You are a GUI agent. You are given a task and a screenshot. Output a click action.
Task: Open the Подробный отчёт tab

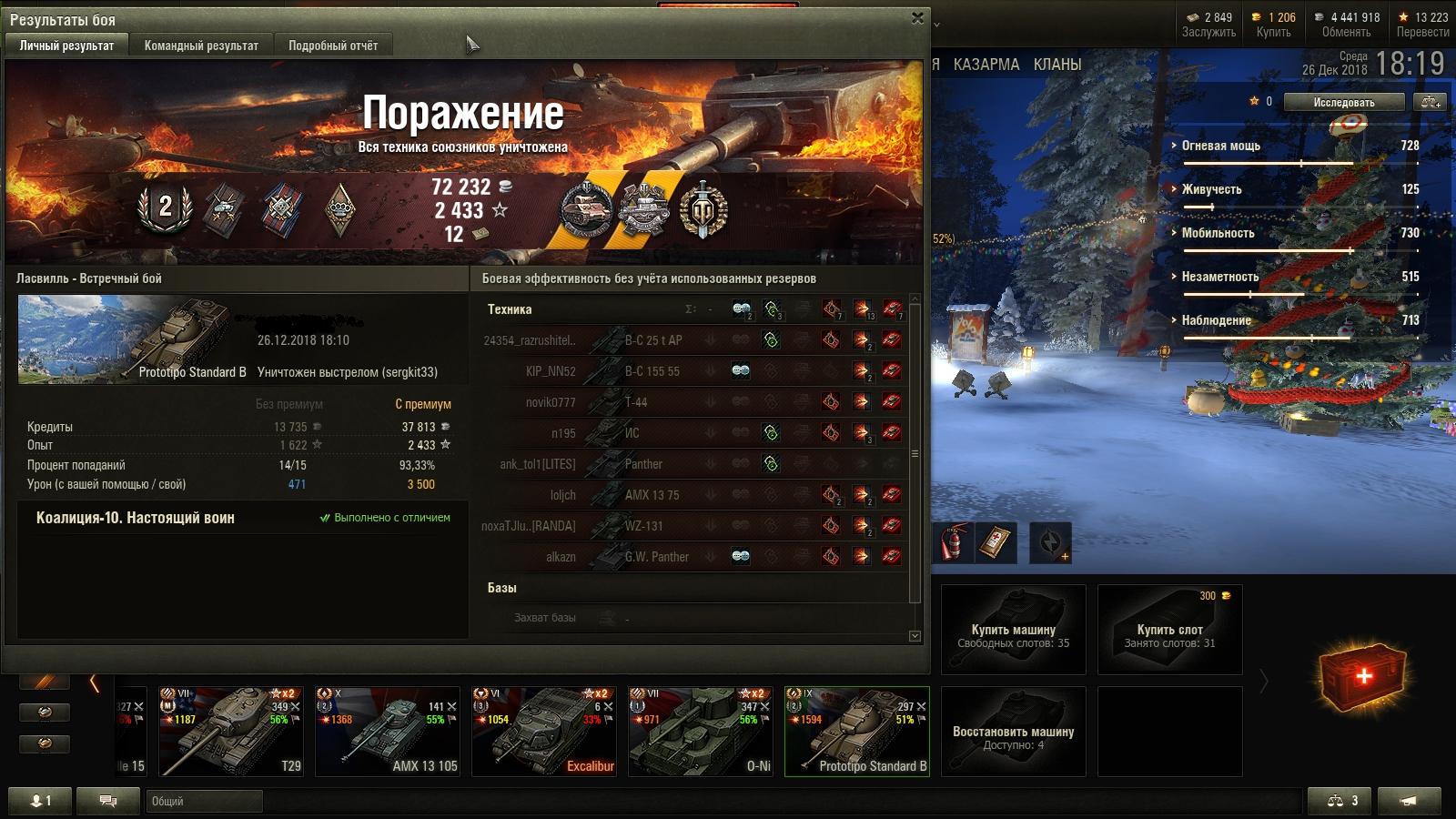click(337, 44)
